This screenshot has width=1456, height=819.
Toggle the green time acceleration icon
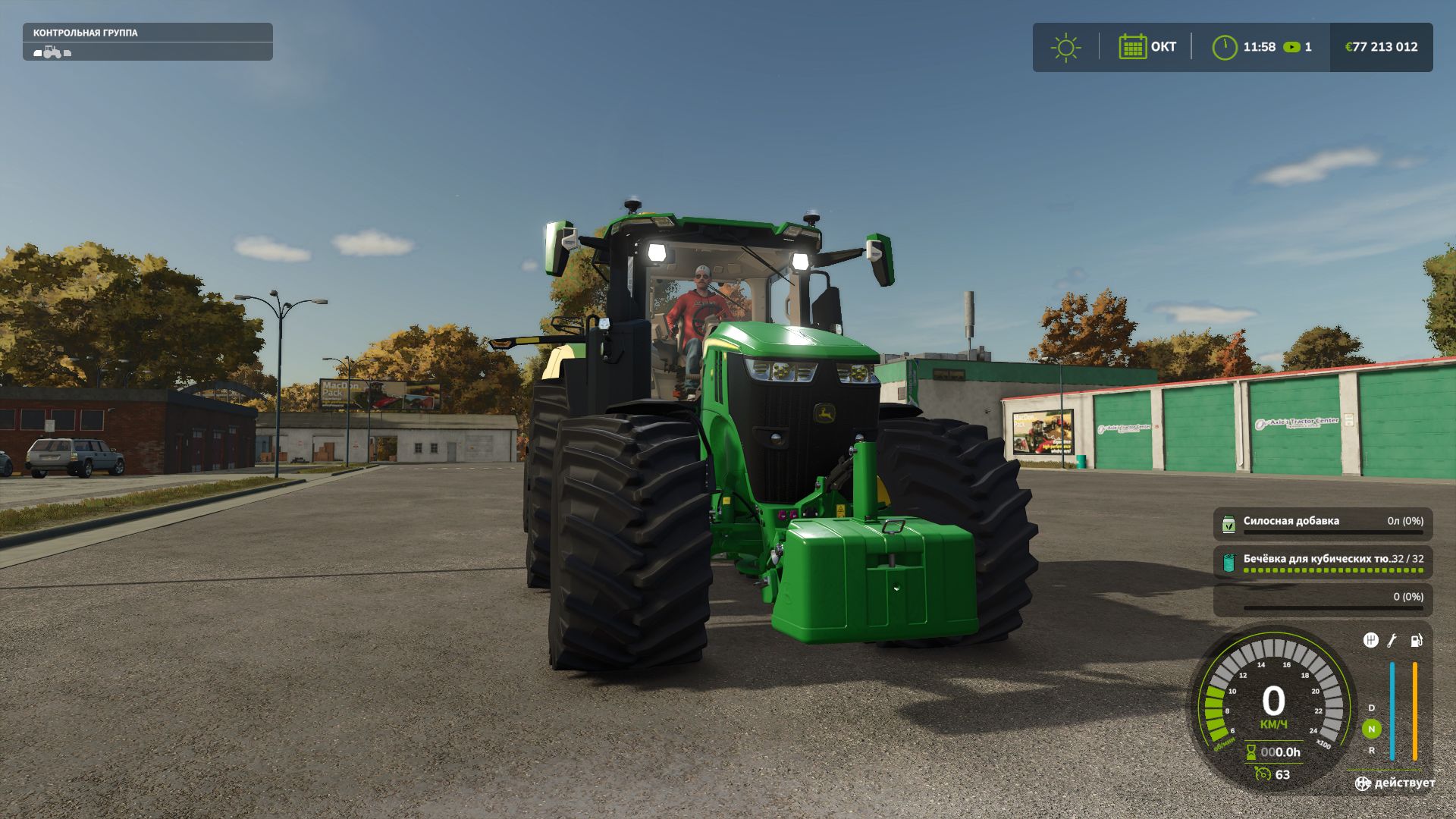tap(1291, 47)
